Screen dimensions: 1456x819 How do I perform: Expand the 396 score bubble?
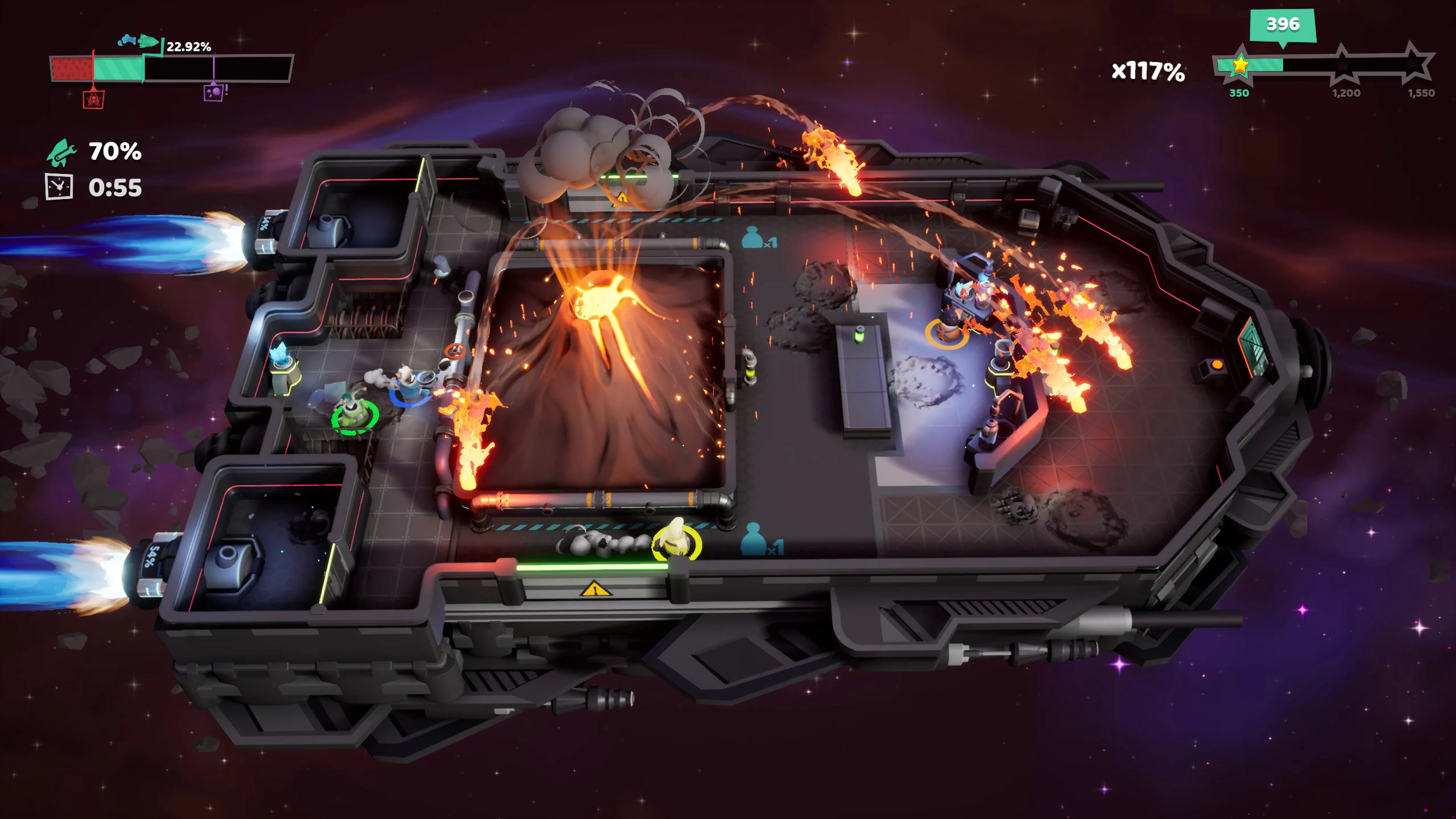coord(1283,25)
